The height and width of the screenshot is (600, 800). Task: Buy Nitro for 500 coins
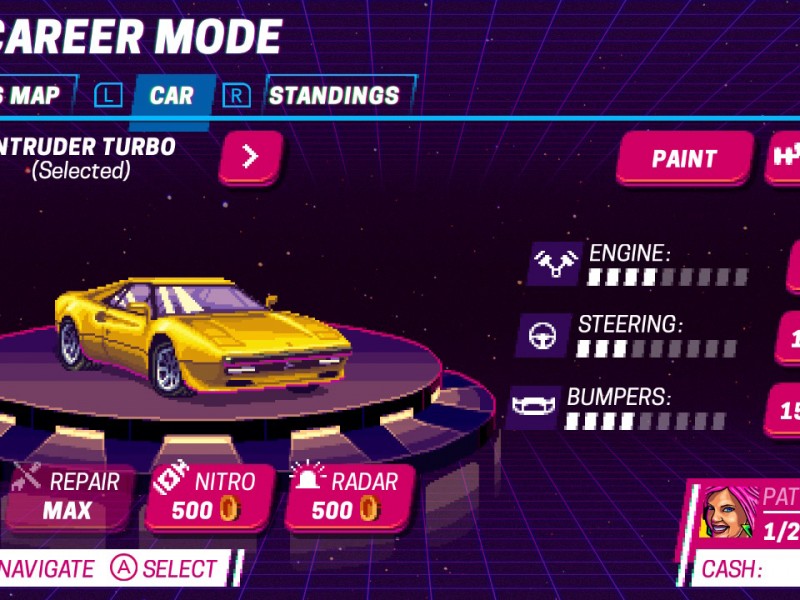click(x=209, y=496)
